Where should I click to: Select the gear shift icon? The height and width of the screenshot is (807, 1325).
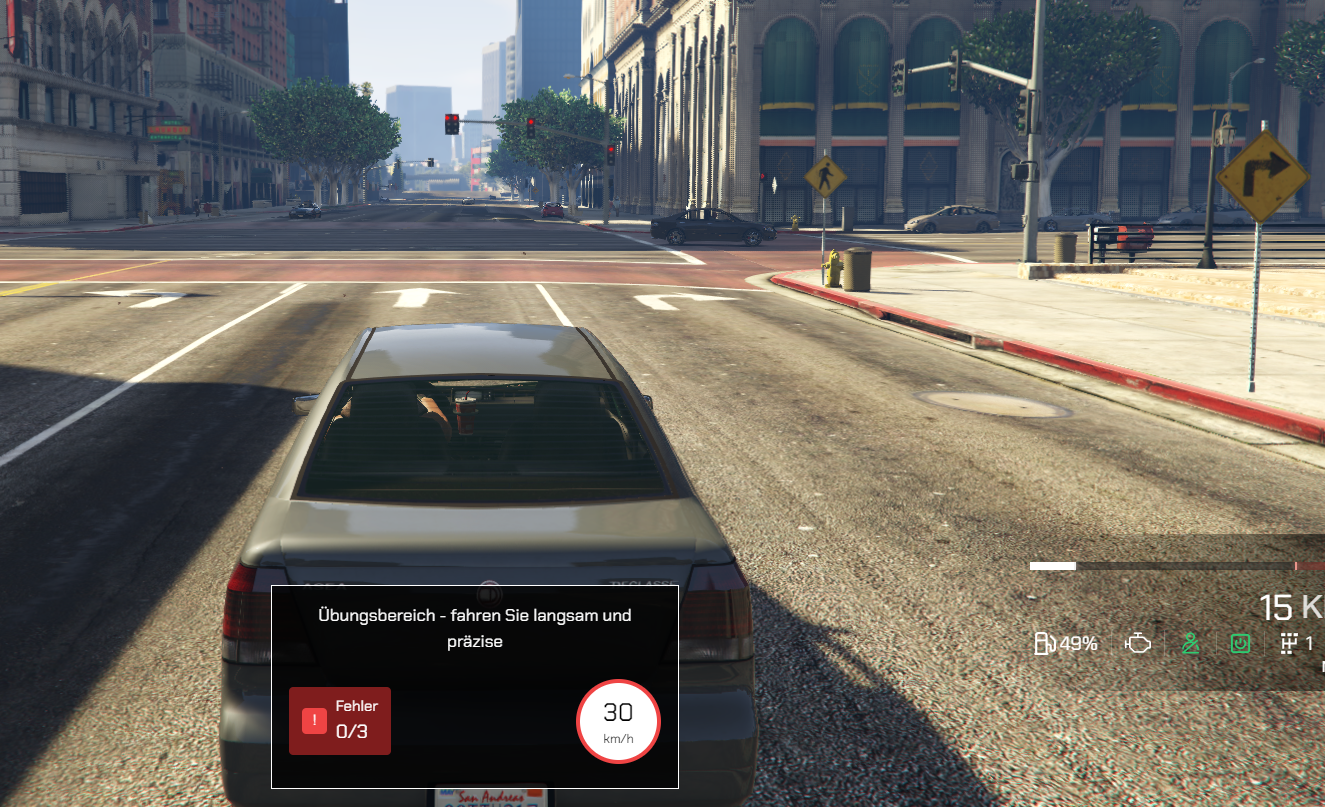[x=1289, y=644]
